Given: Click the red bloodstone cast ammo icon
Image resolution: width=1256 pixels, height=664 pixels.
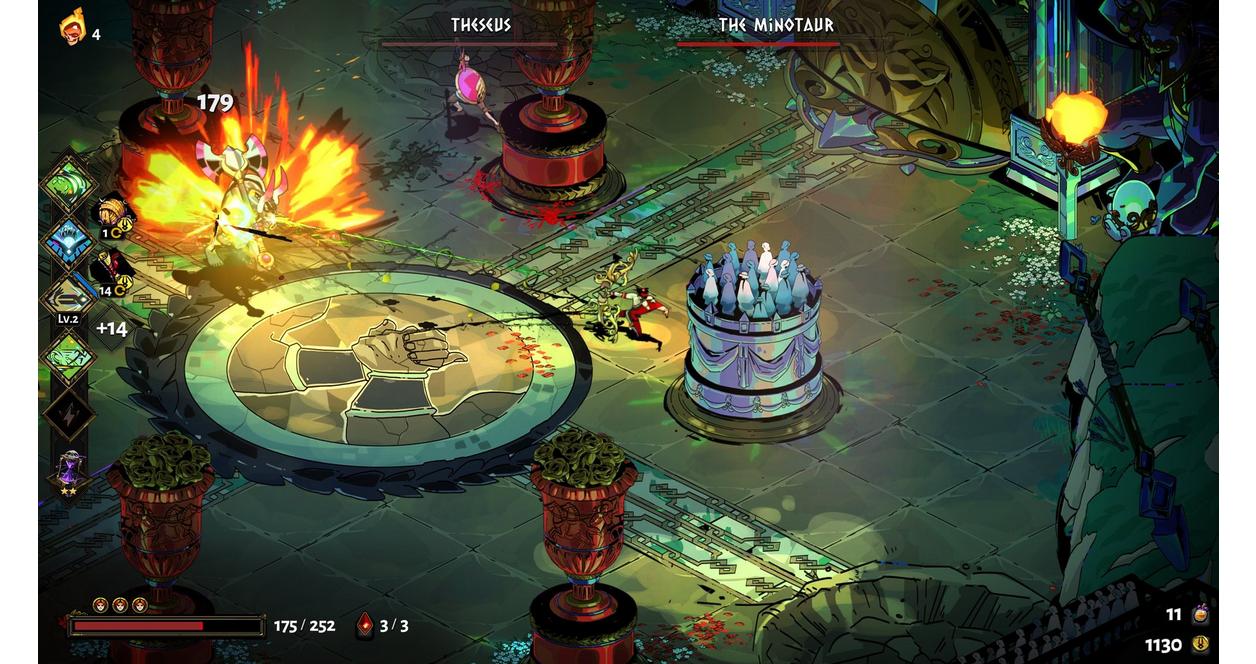Looking at the screenshot, I should coord(365,626).
